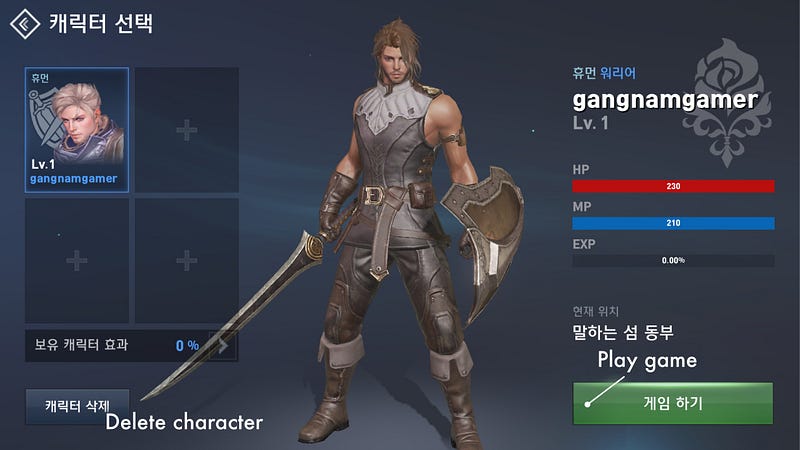Viewport: 800px width, 450px height.
Task: Click the green 게임 하기 button
Action: point(673,403)
